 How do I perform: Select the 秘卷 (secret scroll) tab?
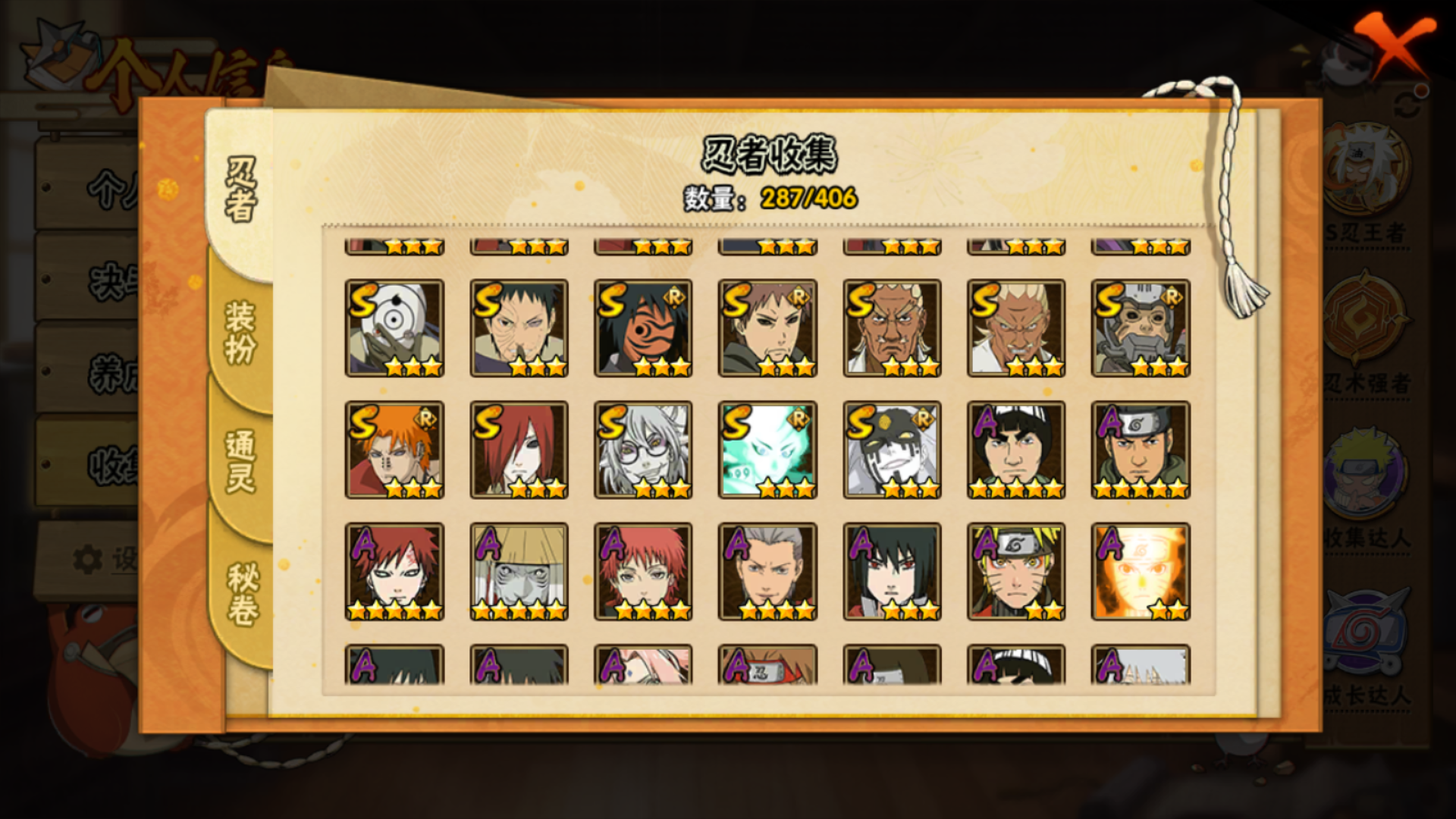(x=243, y=595)
